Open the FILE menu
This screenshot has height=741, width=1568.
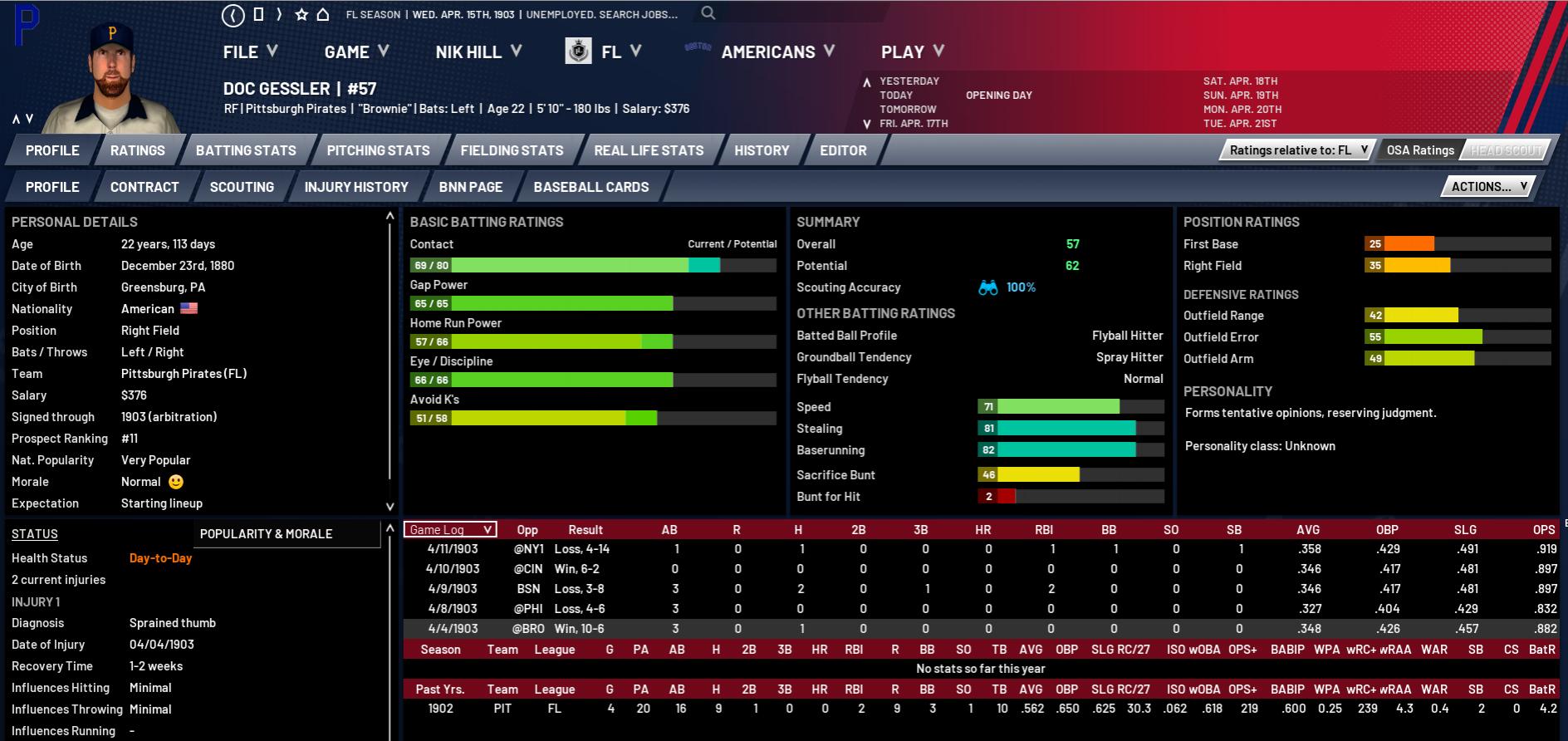pos(249,52)
